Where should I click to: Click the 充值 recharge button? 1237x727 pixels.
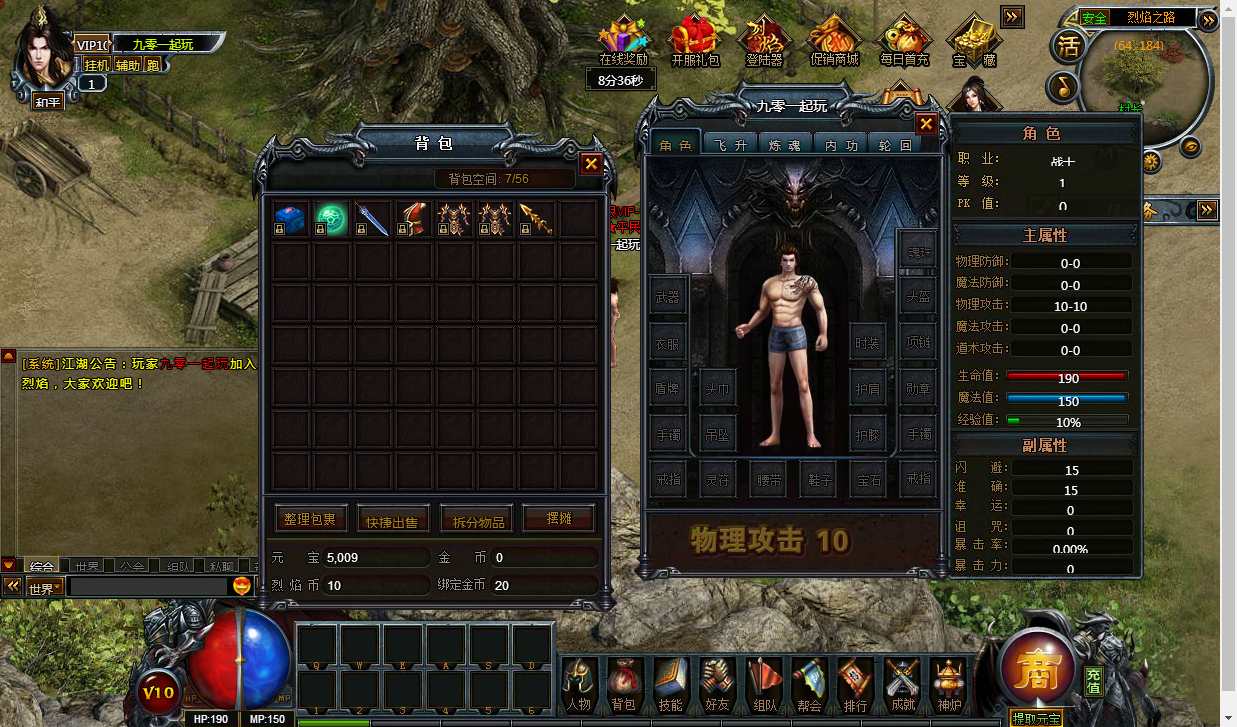pos(1094,682)
